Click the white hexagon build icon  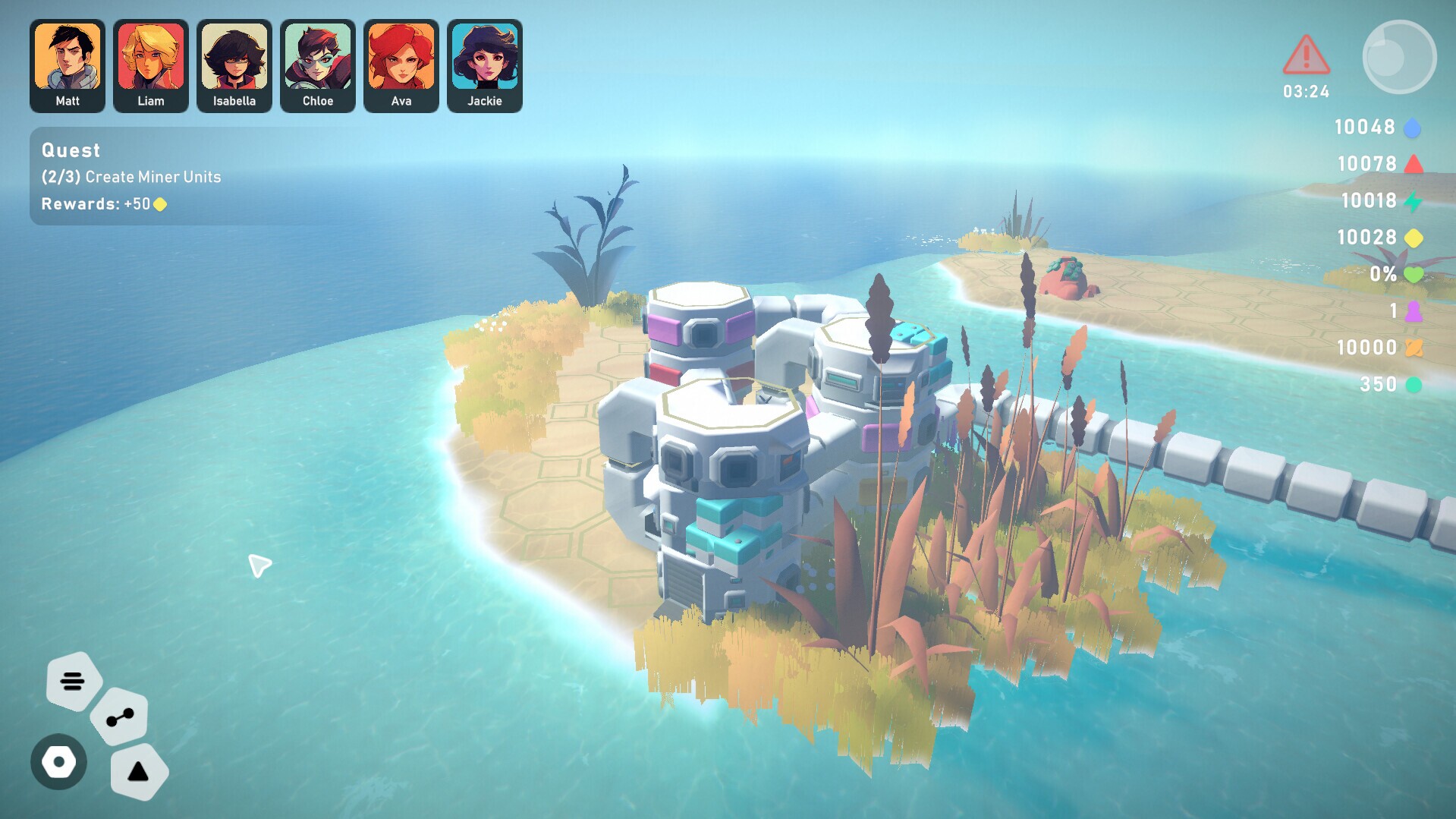tap(58, 762)
